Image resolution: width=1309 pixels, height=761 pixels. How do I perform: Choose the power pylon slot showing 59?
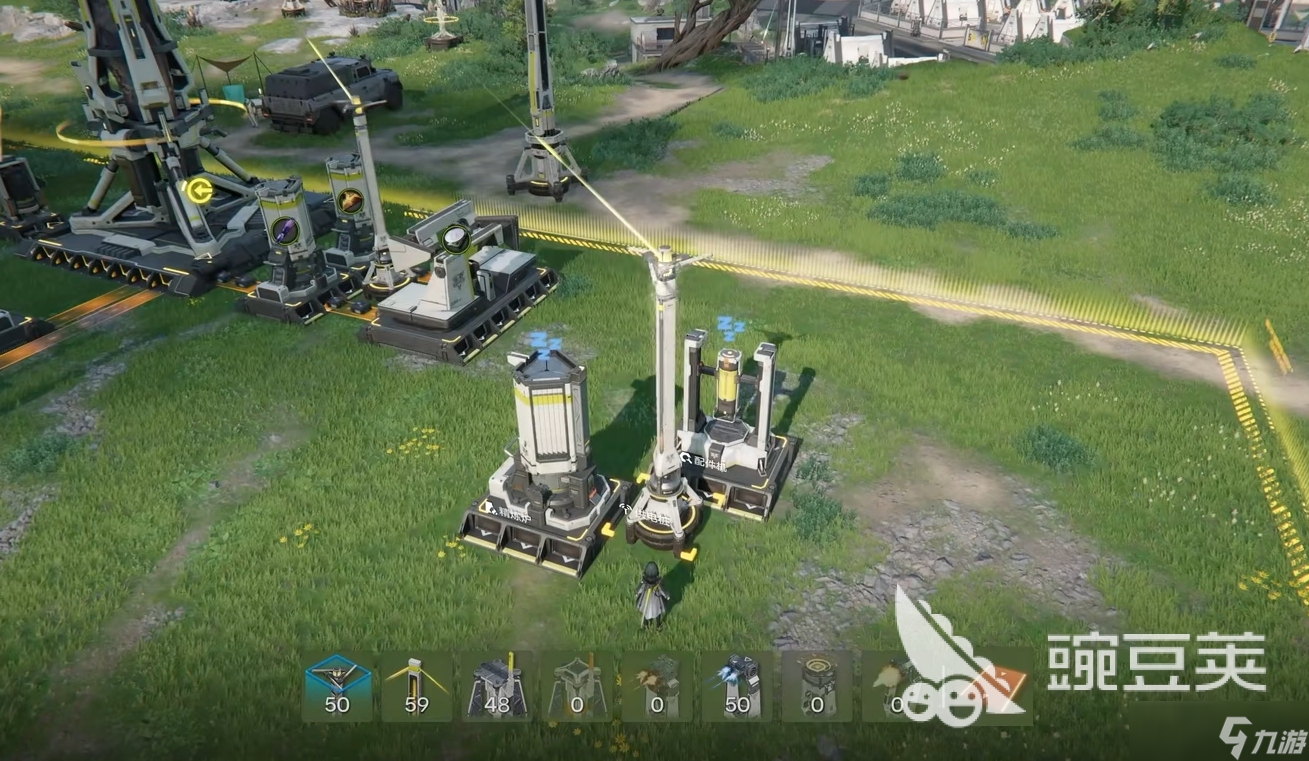pyautogui.click(x=417, y=686)
